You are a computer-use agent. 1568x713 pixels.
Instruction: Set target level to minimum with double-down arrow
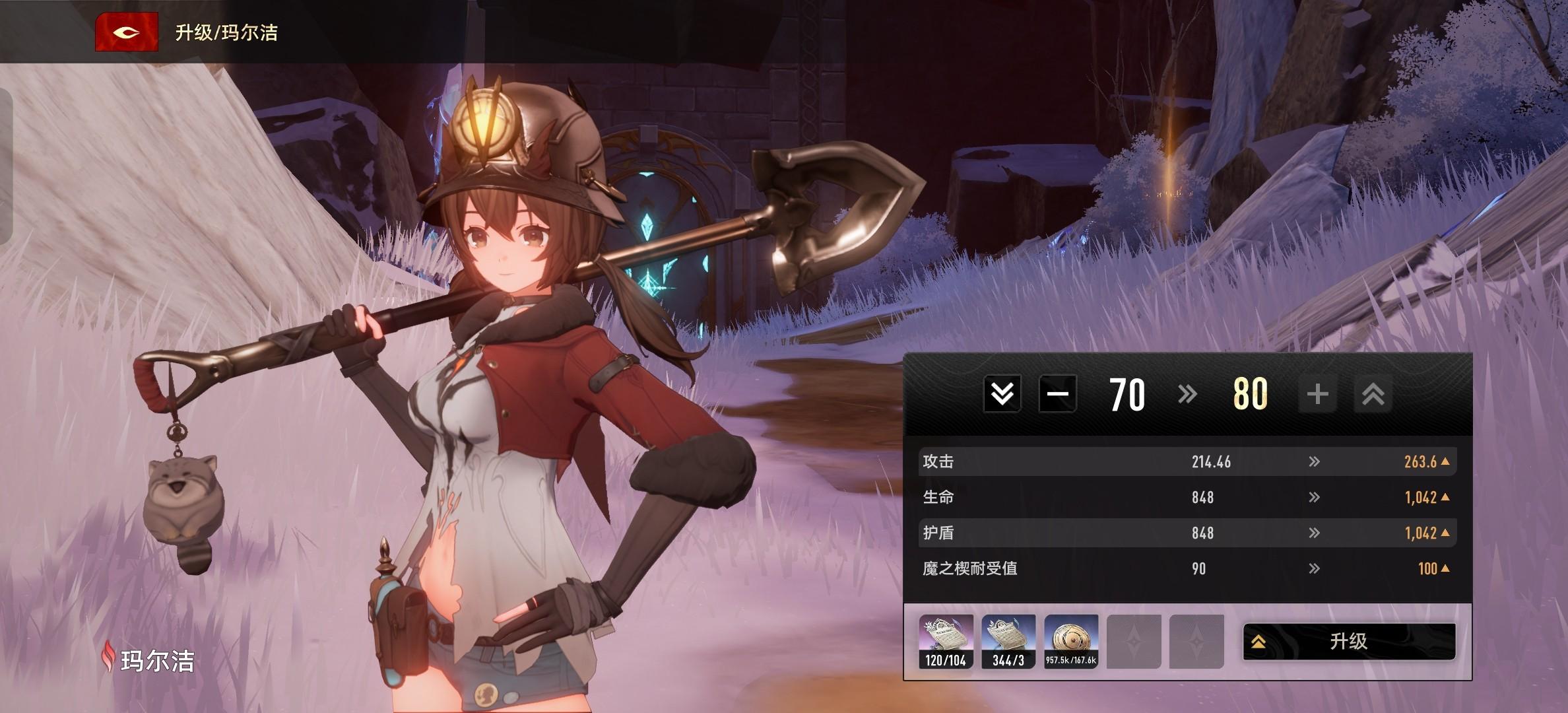coord(1002,394)
